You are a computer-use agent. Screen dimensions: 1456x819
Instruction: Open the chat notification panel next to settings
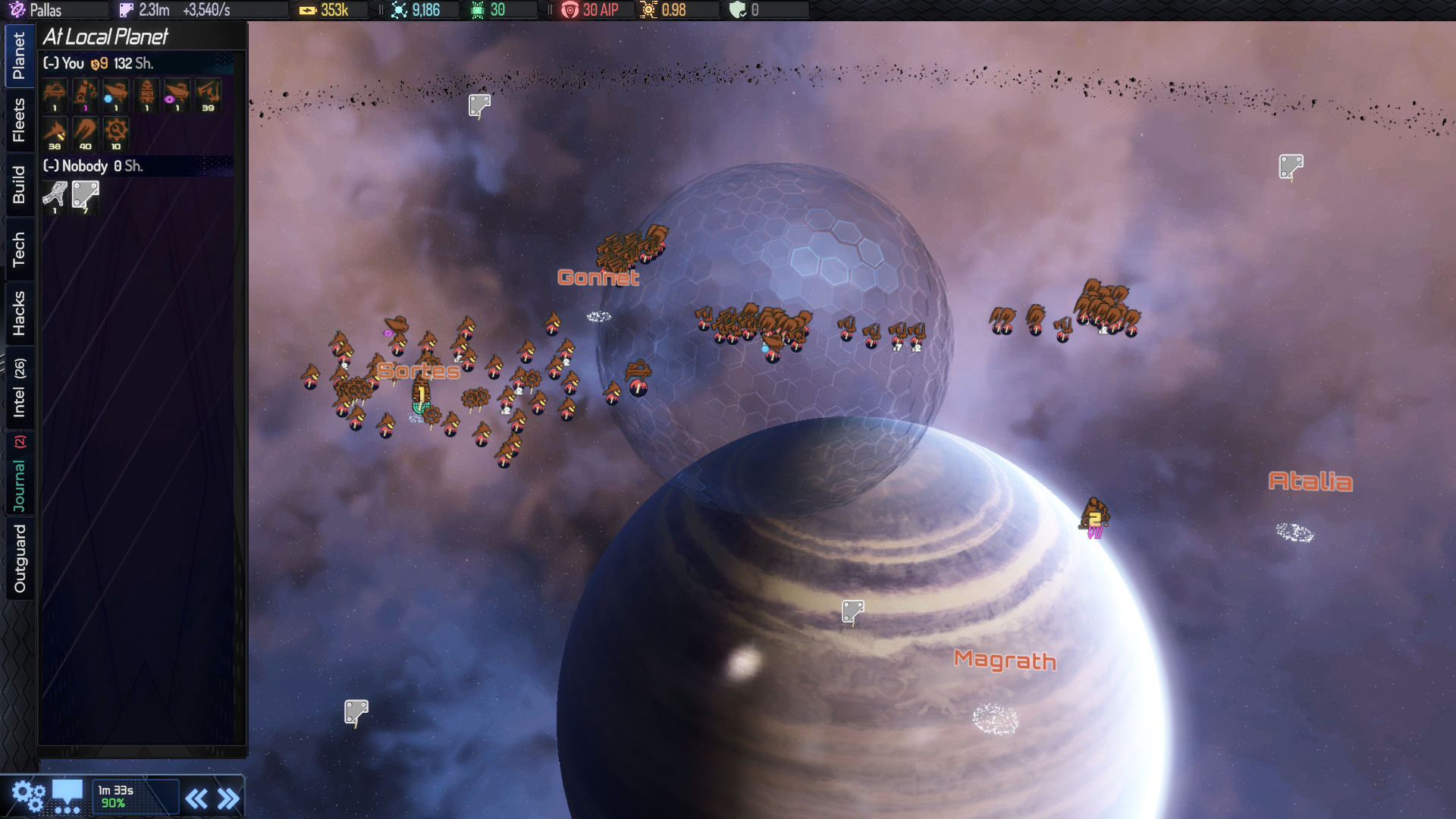68,795
